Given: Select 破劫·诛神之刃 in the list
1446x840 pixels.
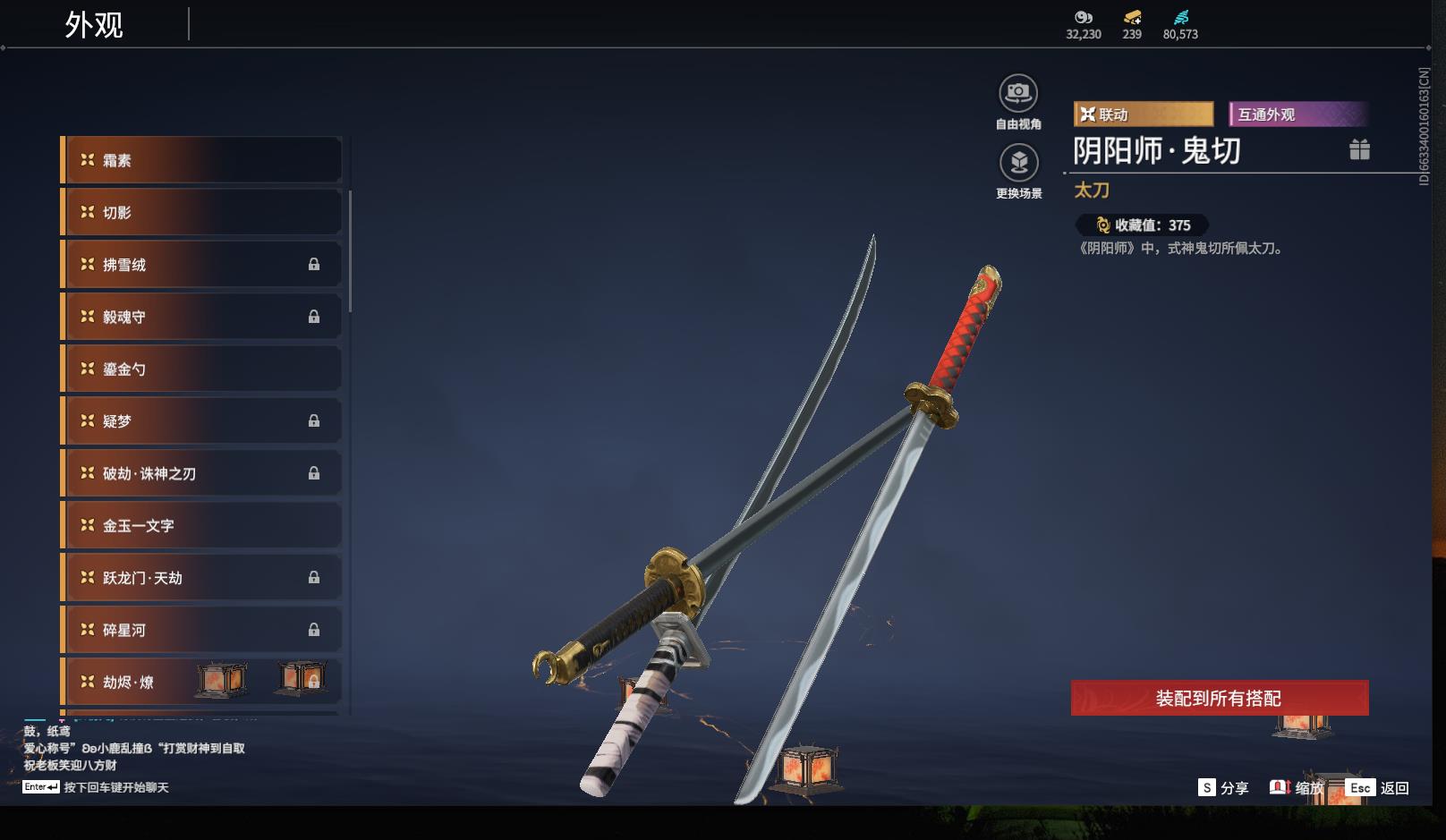Looking at the screenshot, I should click(x=201, y=473).
